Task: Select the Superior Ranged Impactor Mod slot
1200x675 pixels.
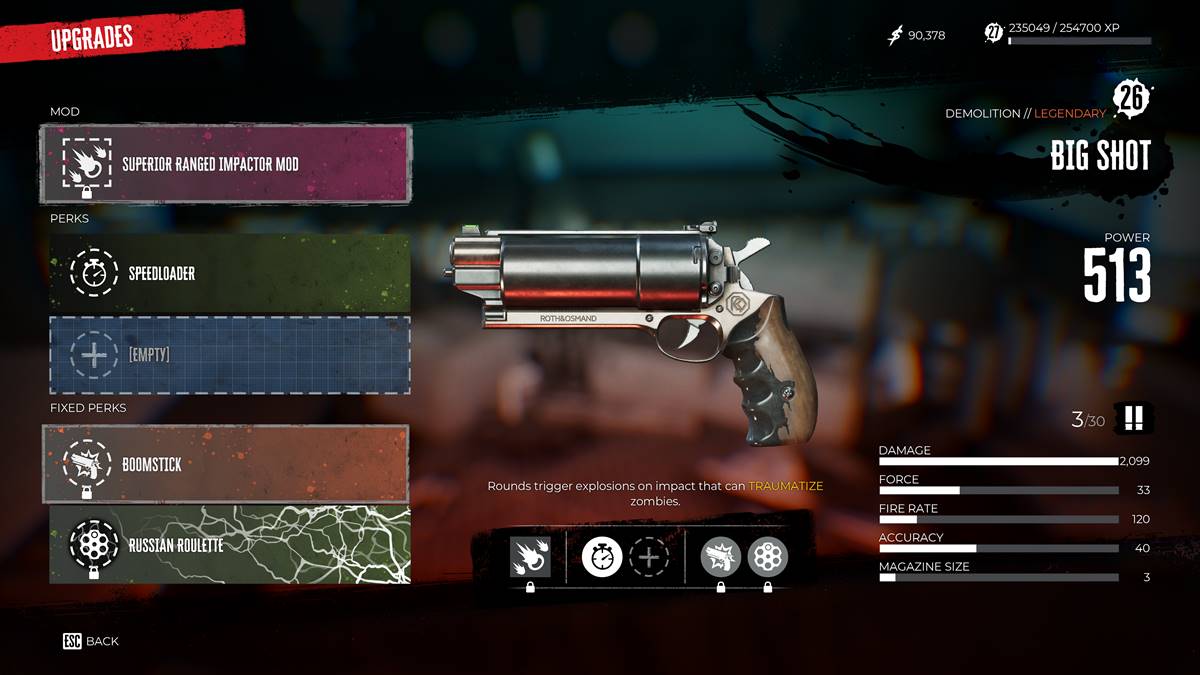Action: [226, 164]
